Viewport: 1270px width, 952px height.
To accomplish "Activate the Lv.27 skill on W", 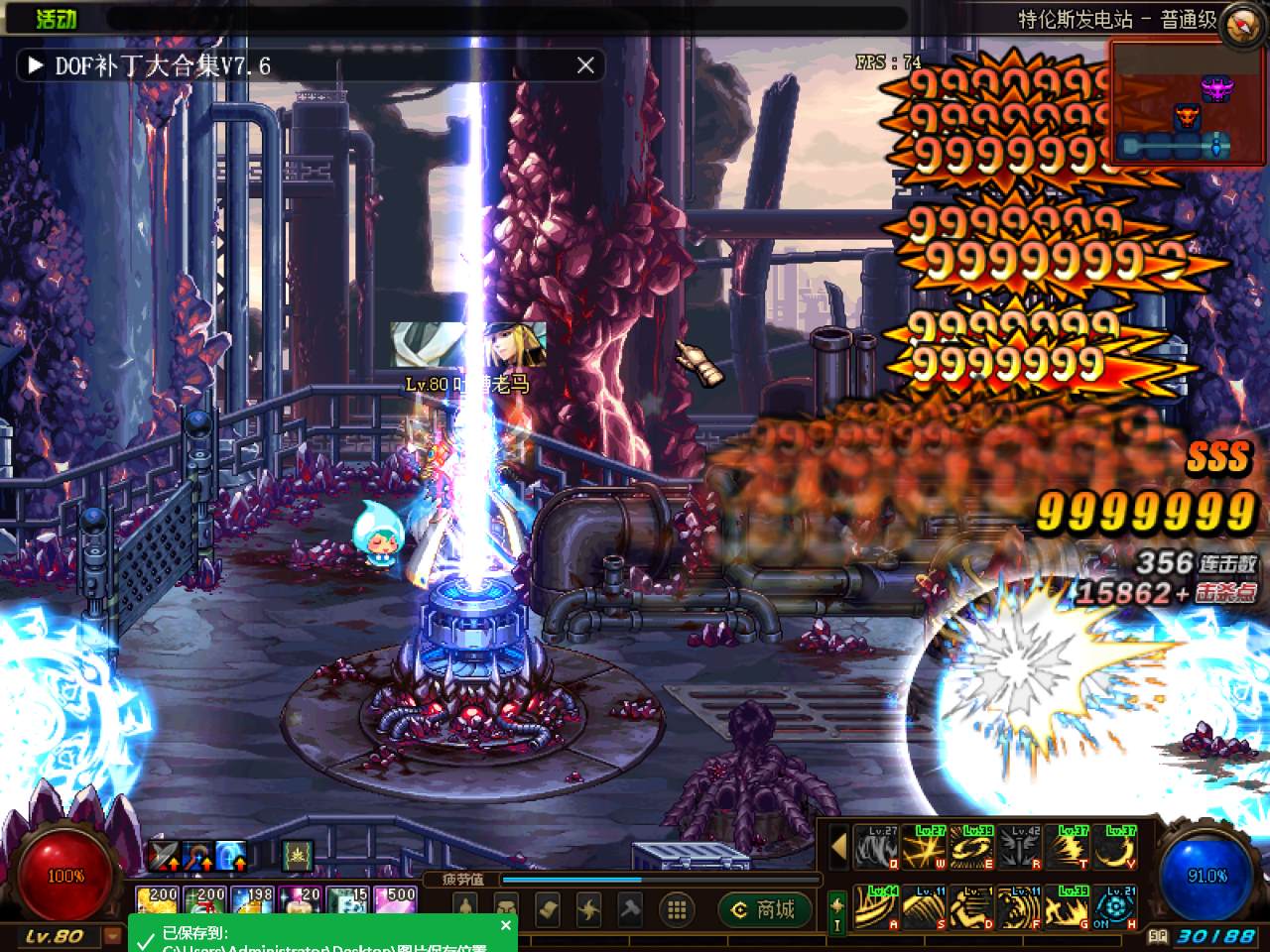I will [925, 848].
